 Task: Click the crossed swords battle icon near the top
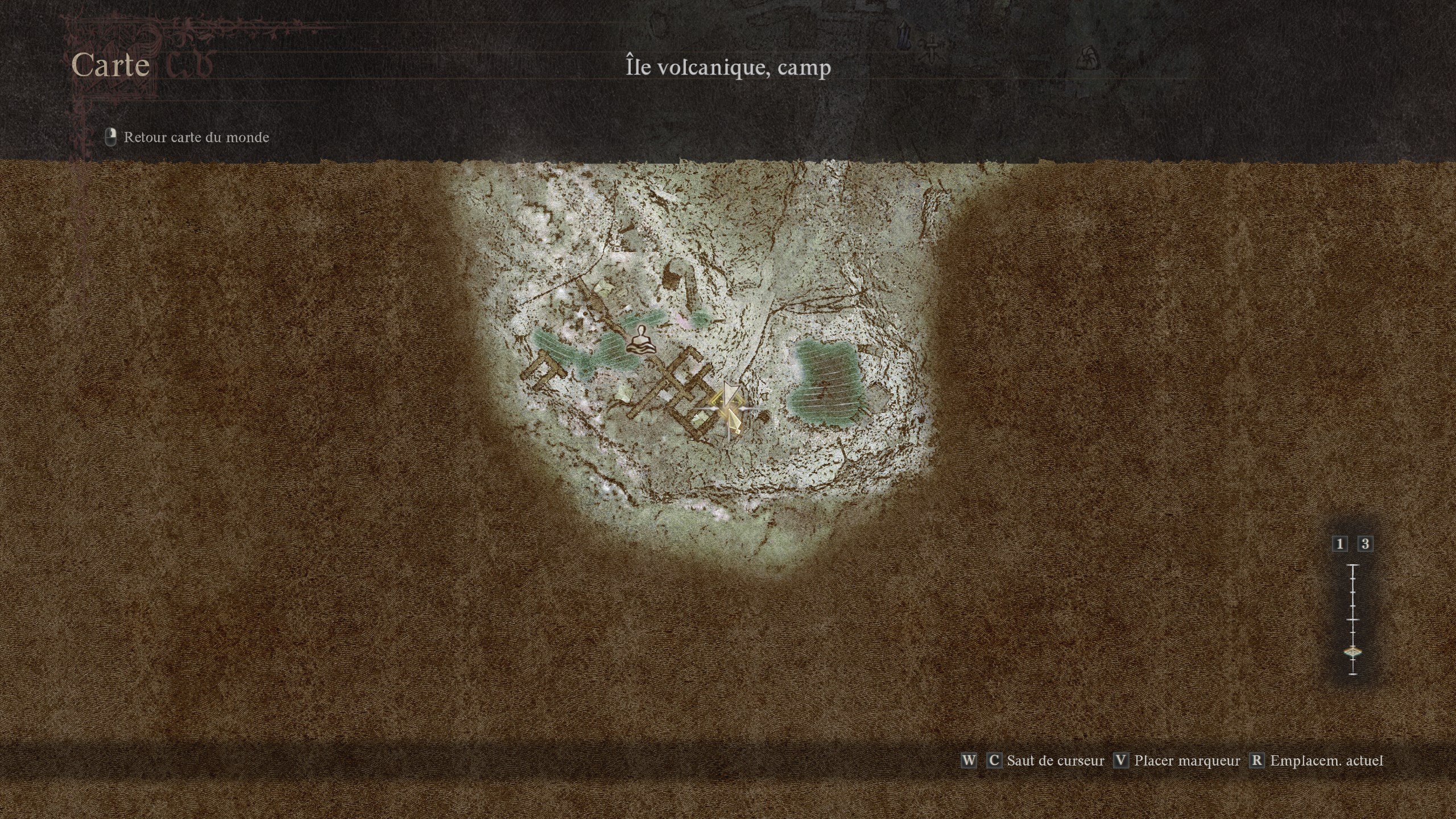tap(933, 50)
